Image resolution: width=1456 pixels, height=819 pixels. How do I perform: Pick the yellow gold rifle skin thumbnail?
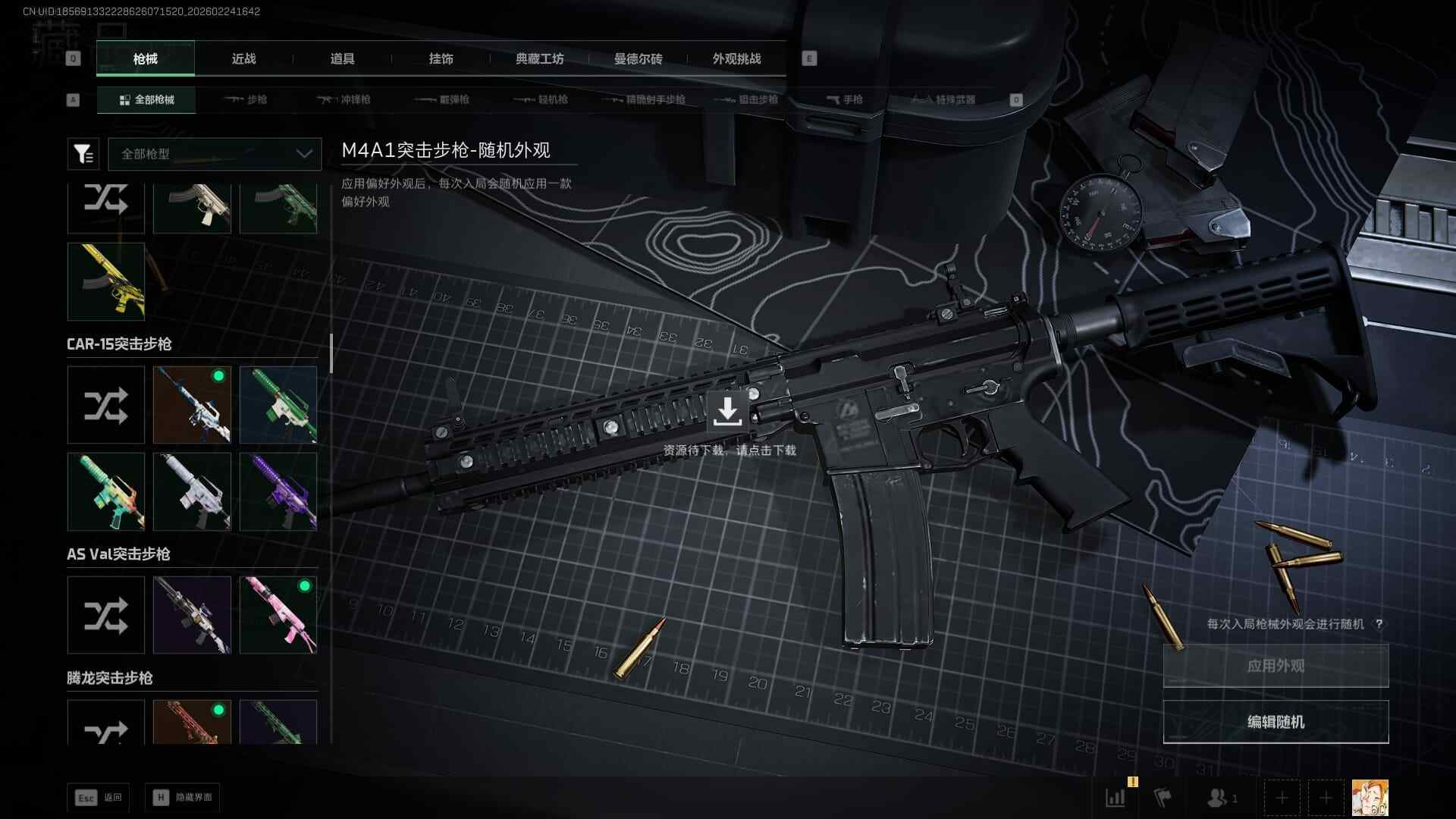[106, 281]
